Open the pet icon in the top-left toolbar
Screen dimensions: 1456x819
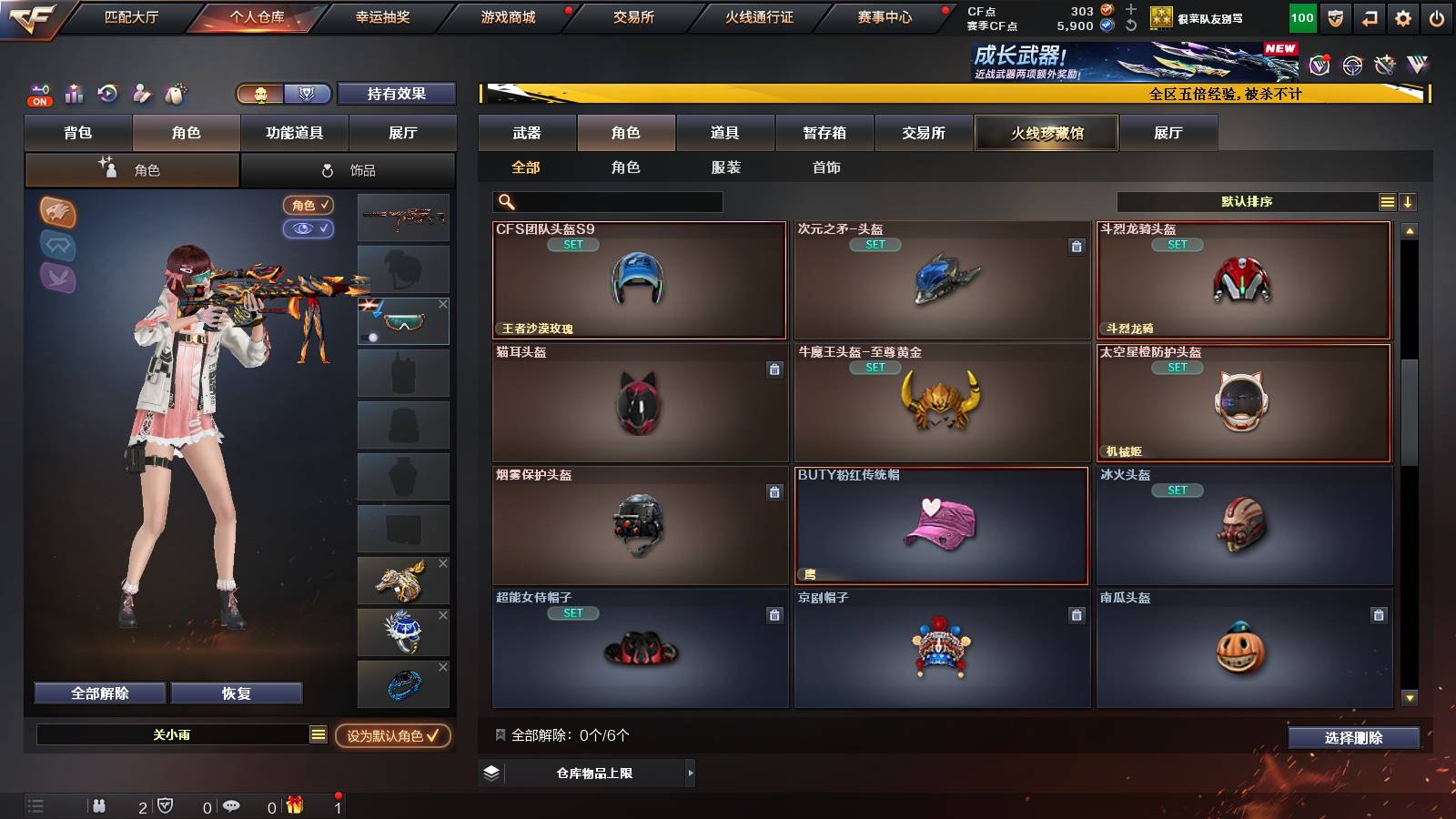point(173,93)
